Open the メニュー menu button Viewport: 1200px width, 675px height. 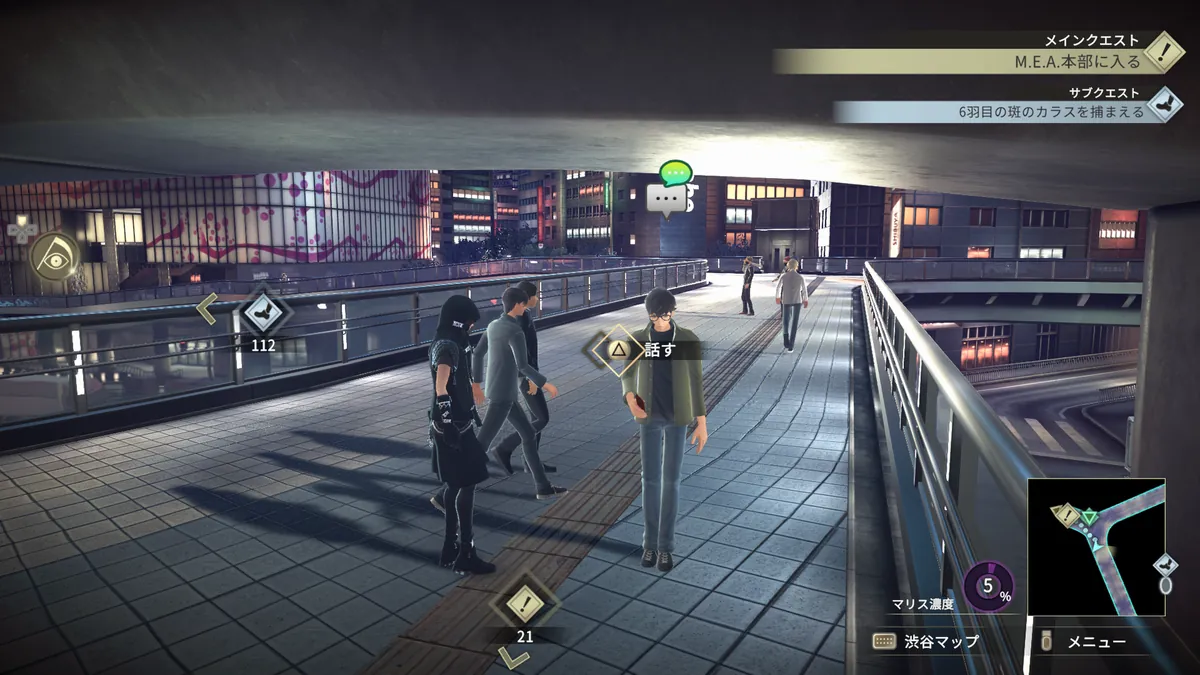coord(1085,642)
